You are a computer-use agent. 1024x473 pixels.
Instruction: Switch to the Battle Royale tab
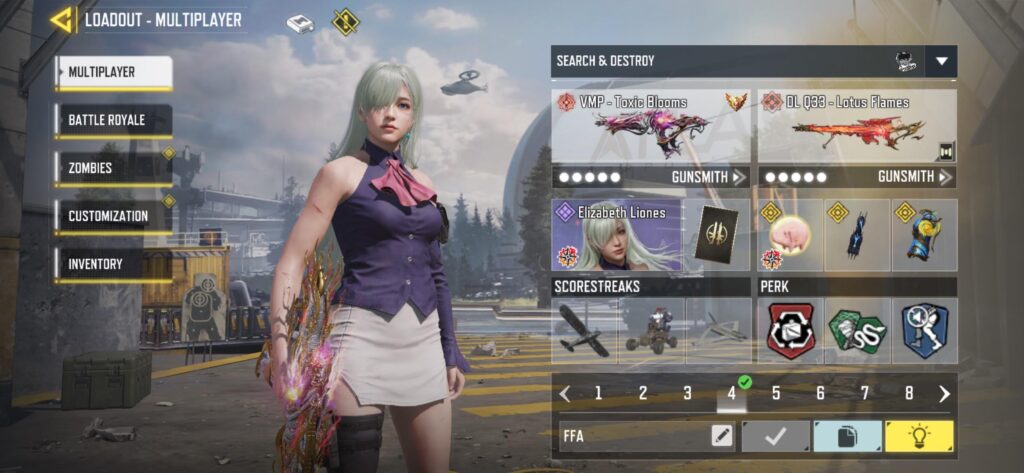(x=112, y=120)
